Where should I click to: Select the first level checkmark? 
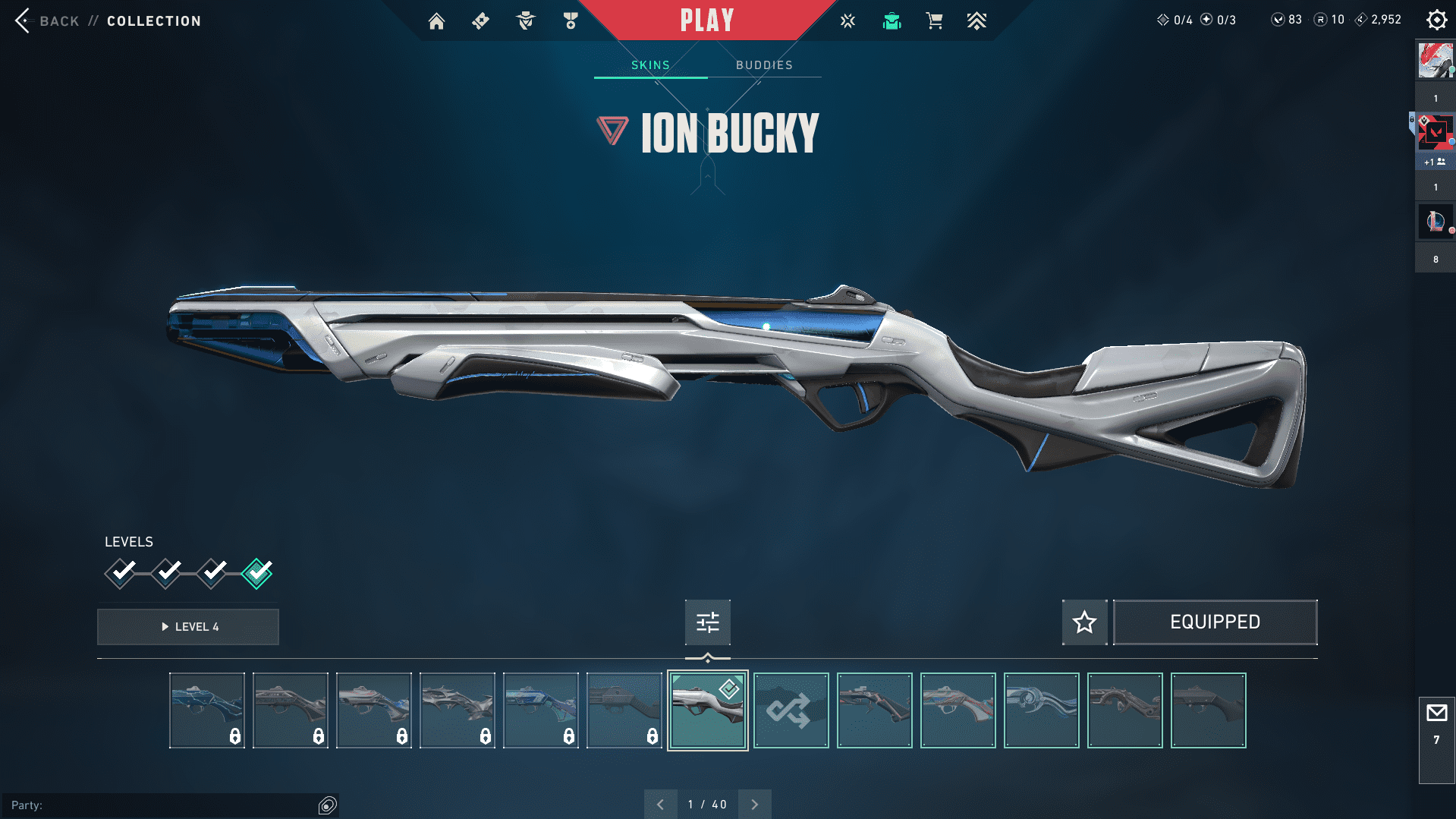121,572
